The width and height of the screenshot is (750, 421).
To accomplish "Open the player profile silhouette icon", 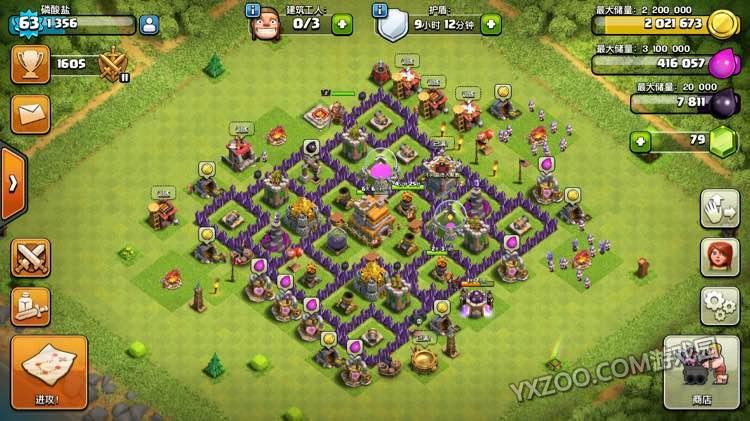I will (x=148, y=24).
